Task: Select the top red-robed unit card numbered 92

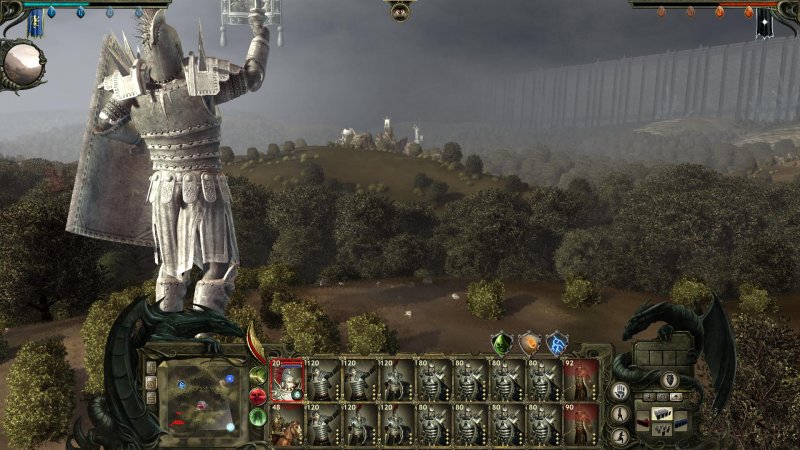Action: click(582, 380)
